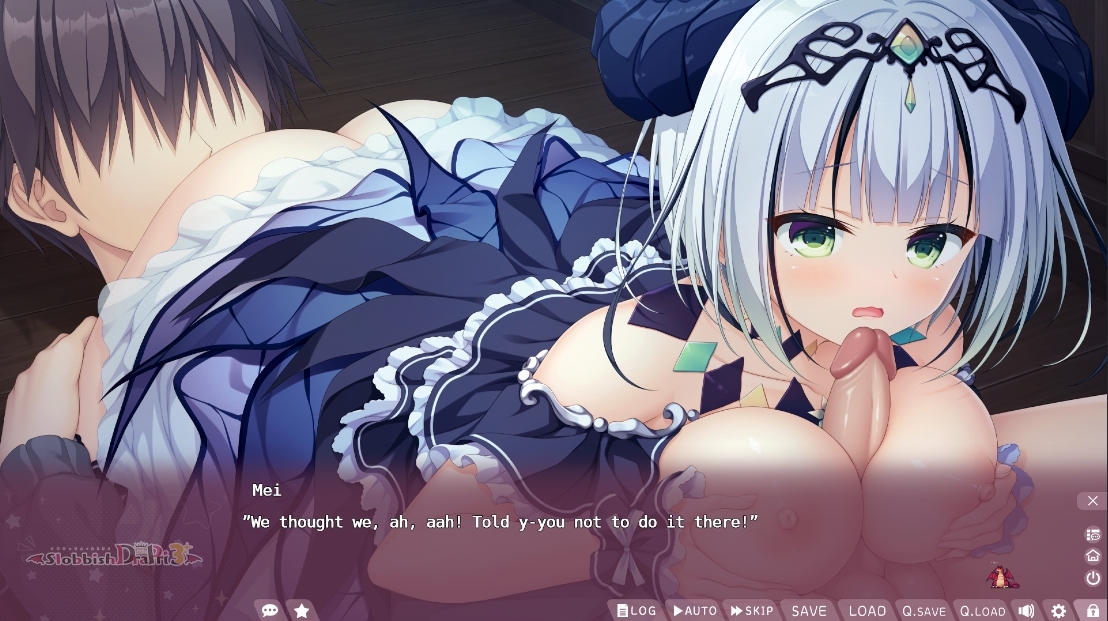Open the LOAD menu
1108x621 pixels.
tap(867, 610)
